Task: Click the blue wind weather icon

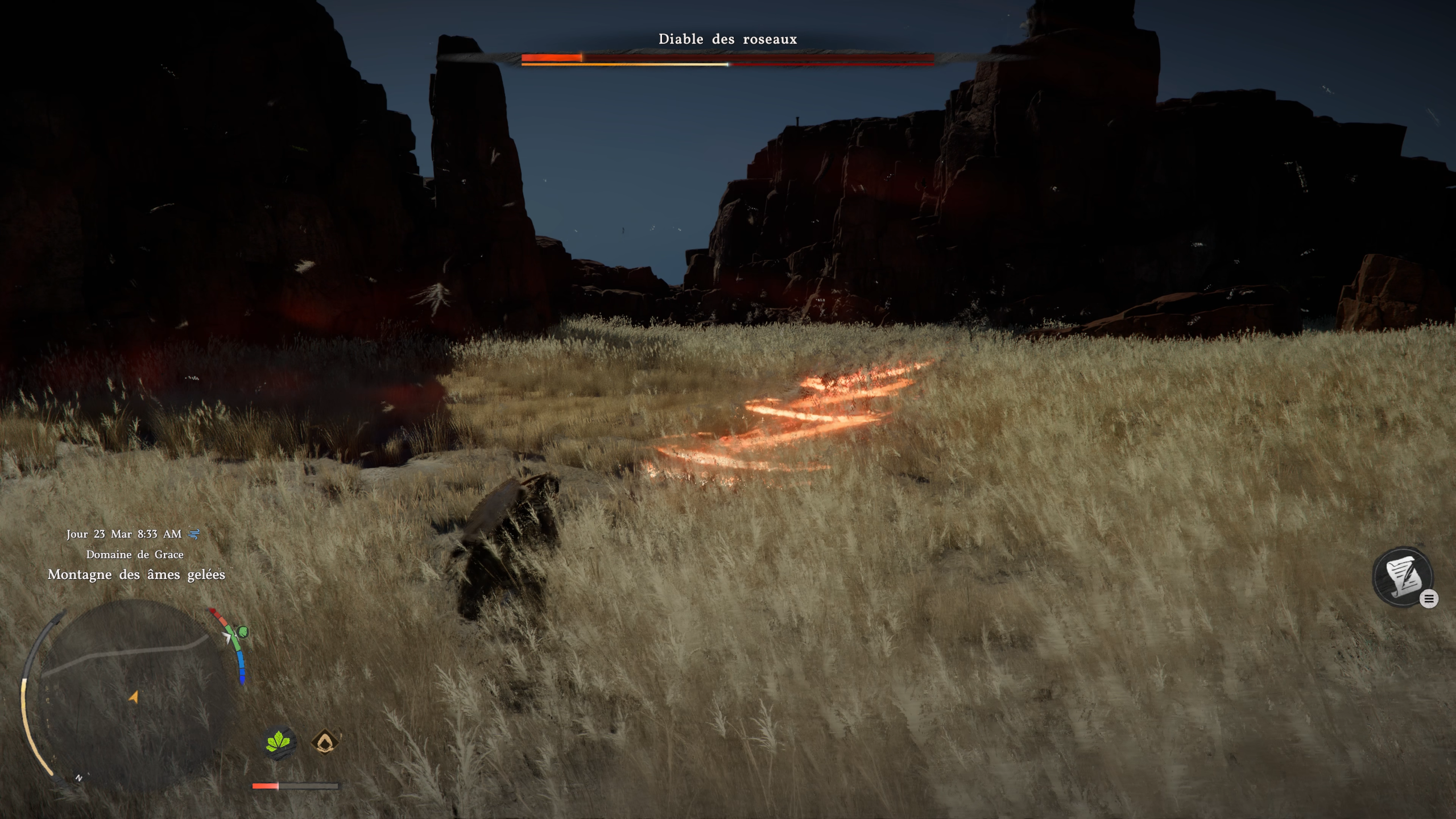Action: point(195,534)
